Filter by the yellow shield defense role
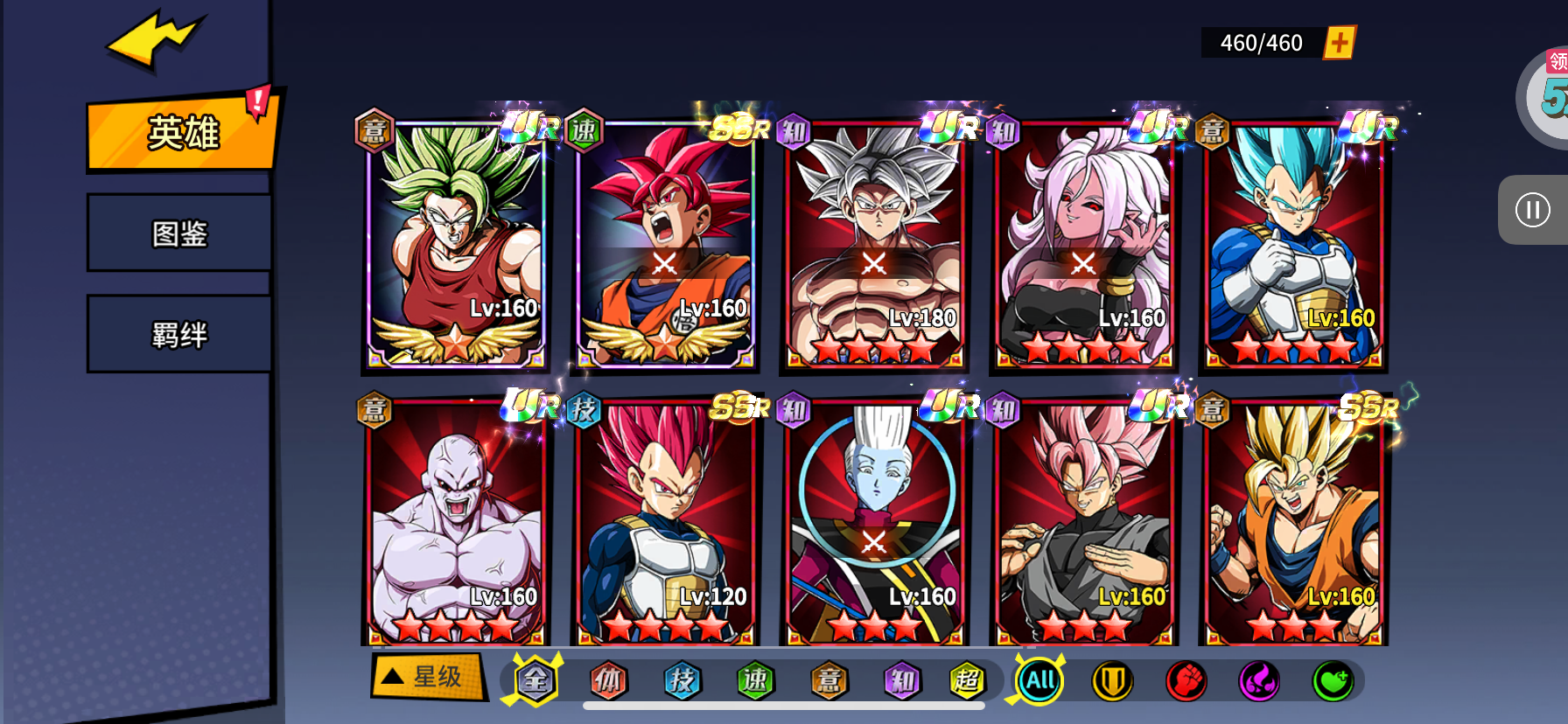1568x724 pixels. coord(1112,680)
